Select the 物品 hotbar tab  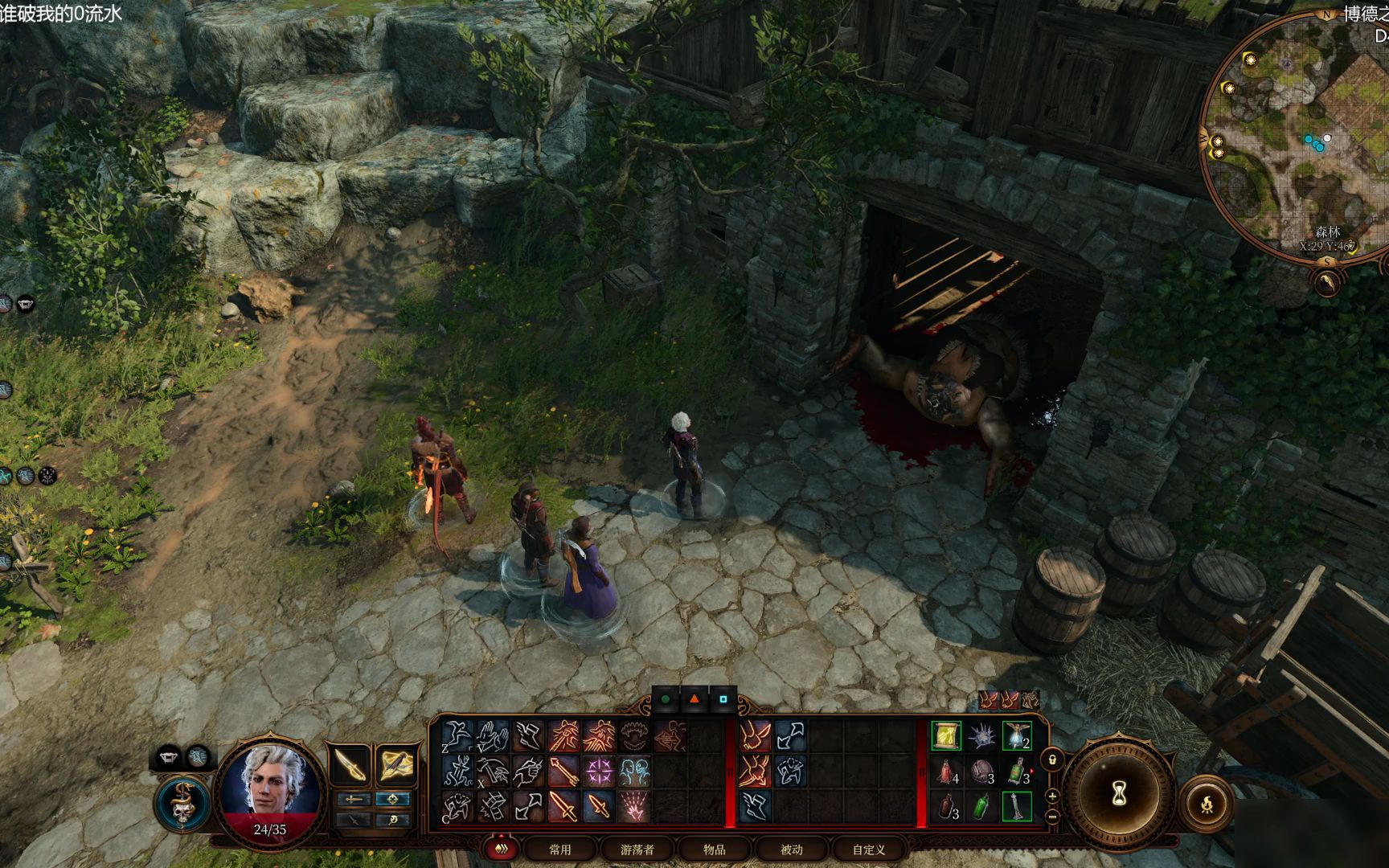click(x=714, y=849)
